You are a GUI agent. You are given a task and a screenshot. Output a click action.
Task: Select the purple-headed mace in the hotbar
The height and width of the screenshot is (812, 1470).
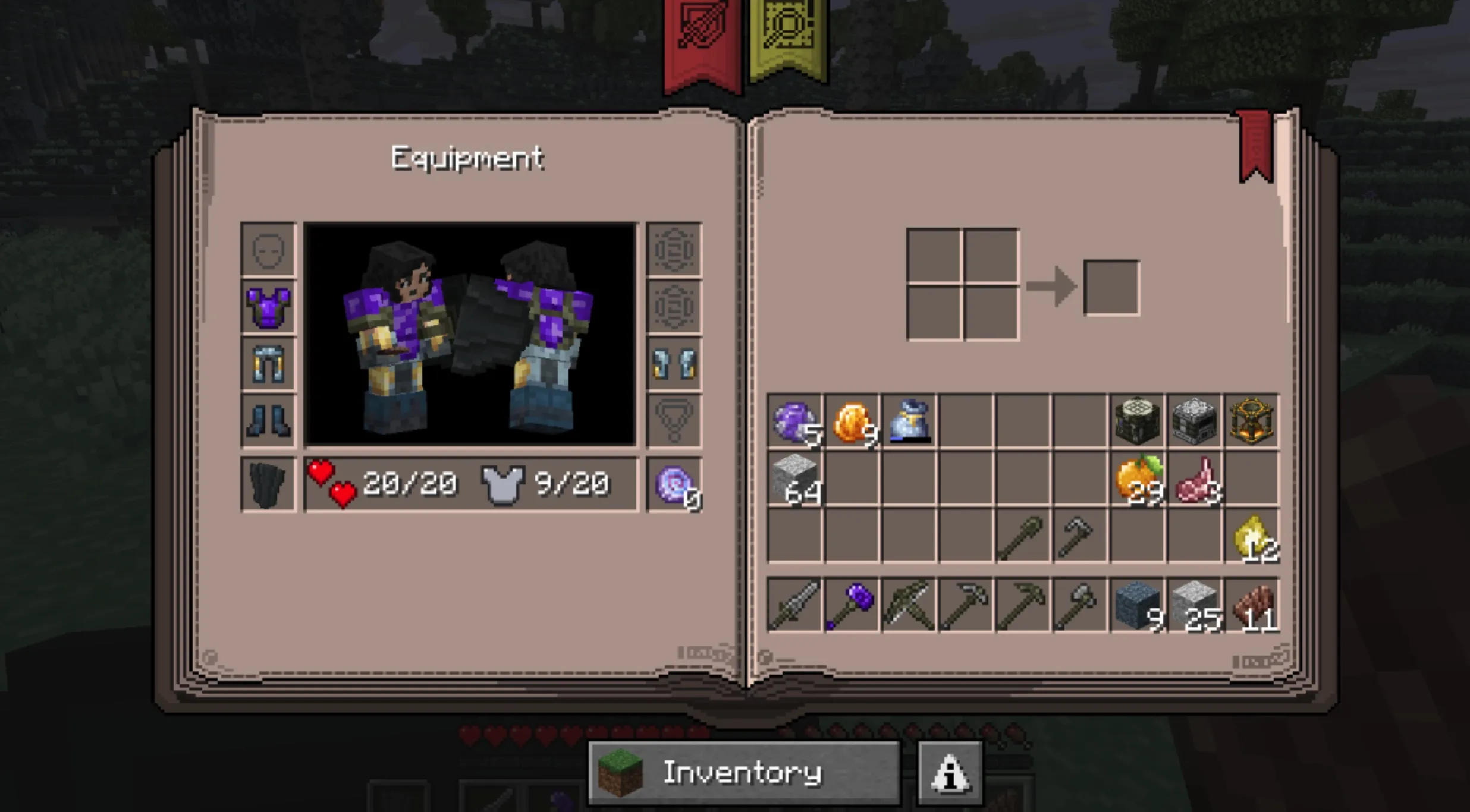point(852,605)
